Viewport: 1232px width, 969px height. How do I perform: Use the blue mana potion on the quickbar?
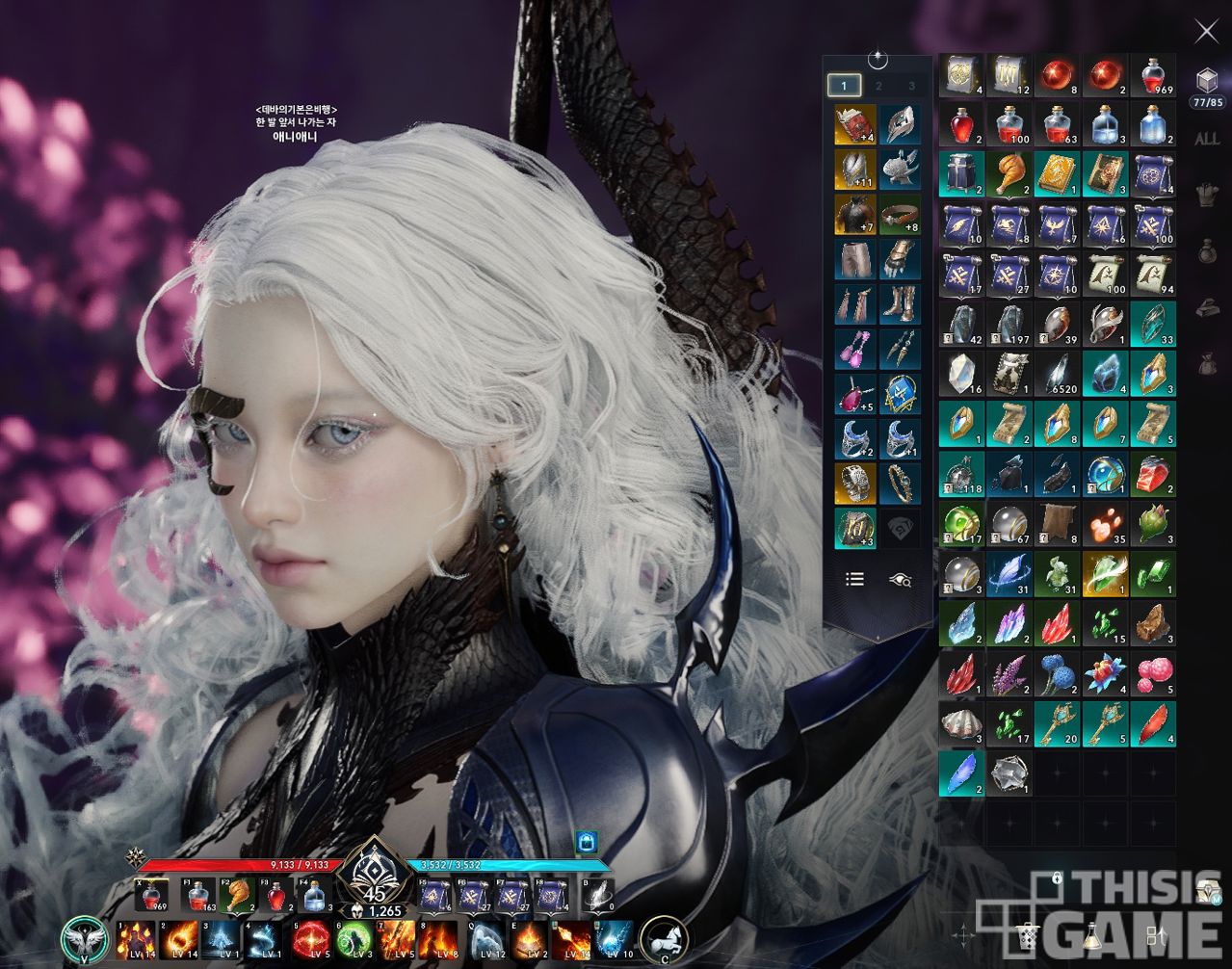coord(315,897)
